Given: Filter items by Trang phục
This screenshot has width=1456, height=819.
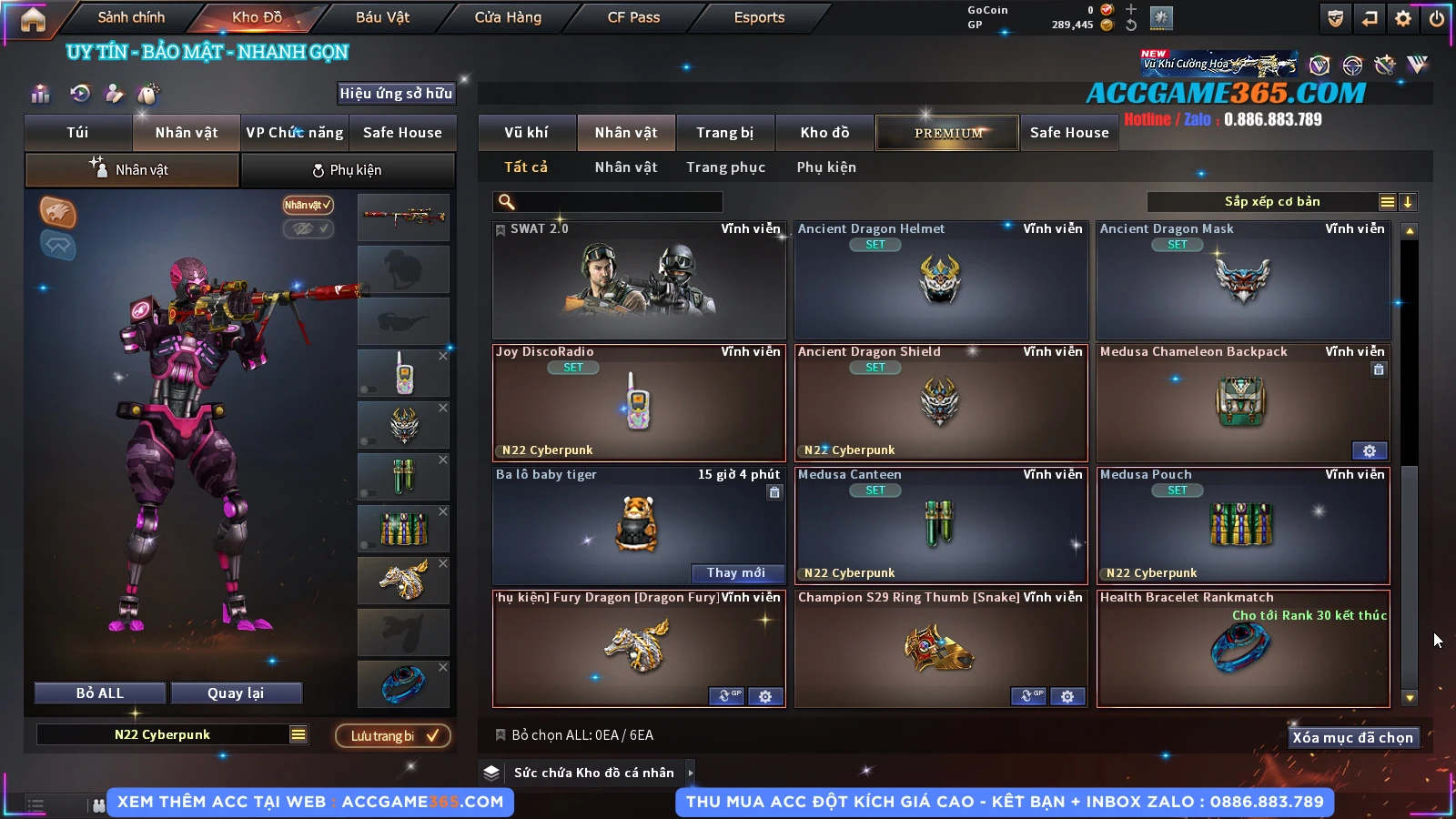Looking at the screenshot, I should click(x=725, y=167).
